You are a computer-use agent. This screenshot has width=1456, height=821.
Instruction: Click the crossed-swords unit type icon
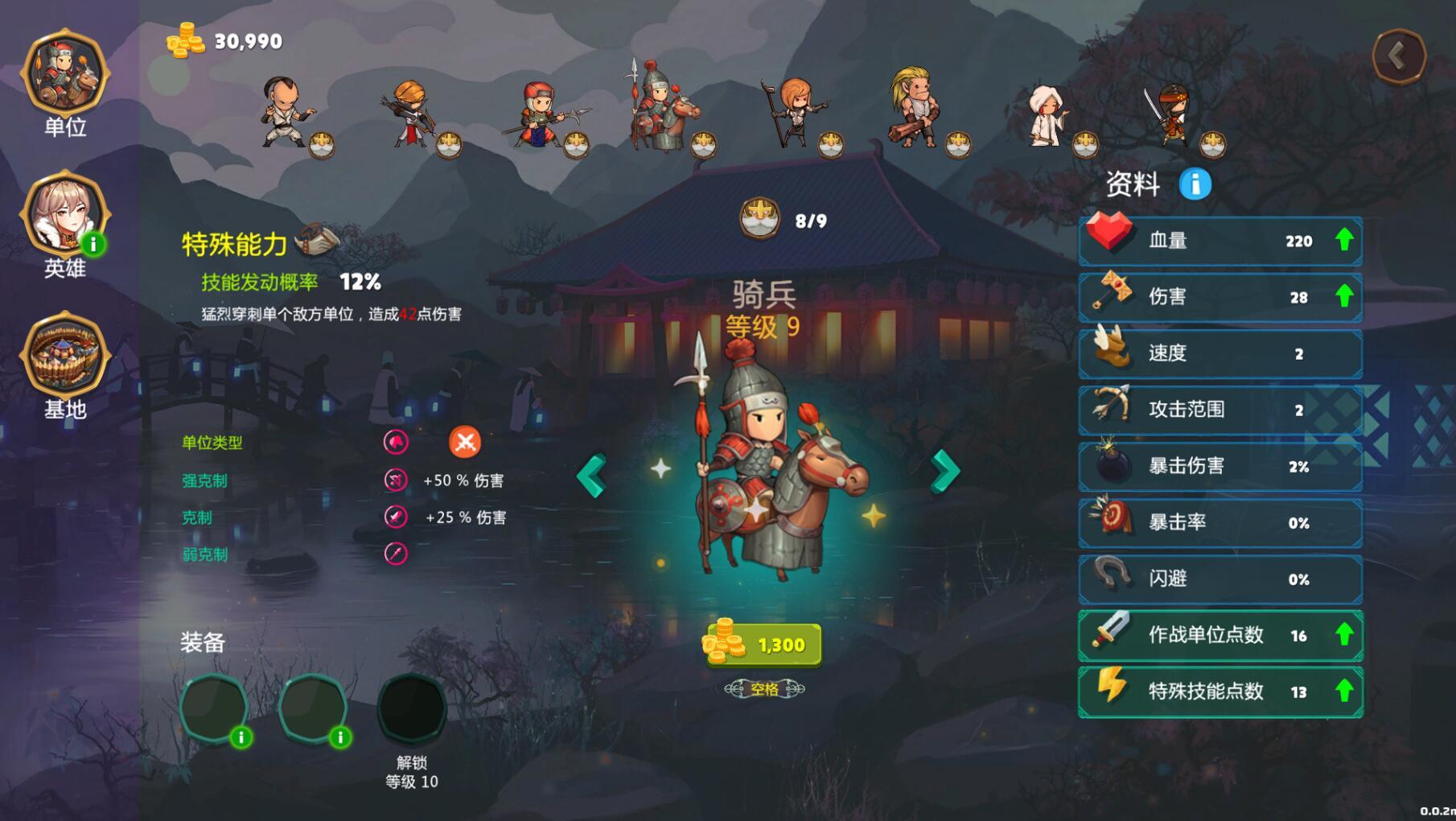tap(467, 441)
